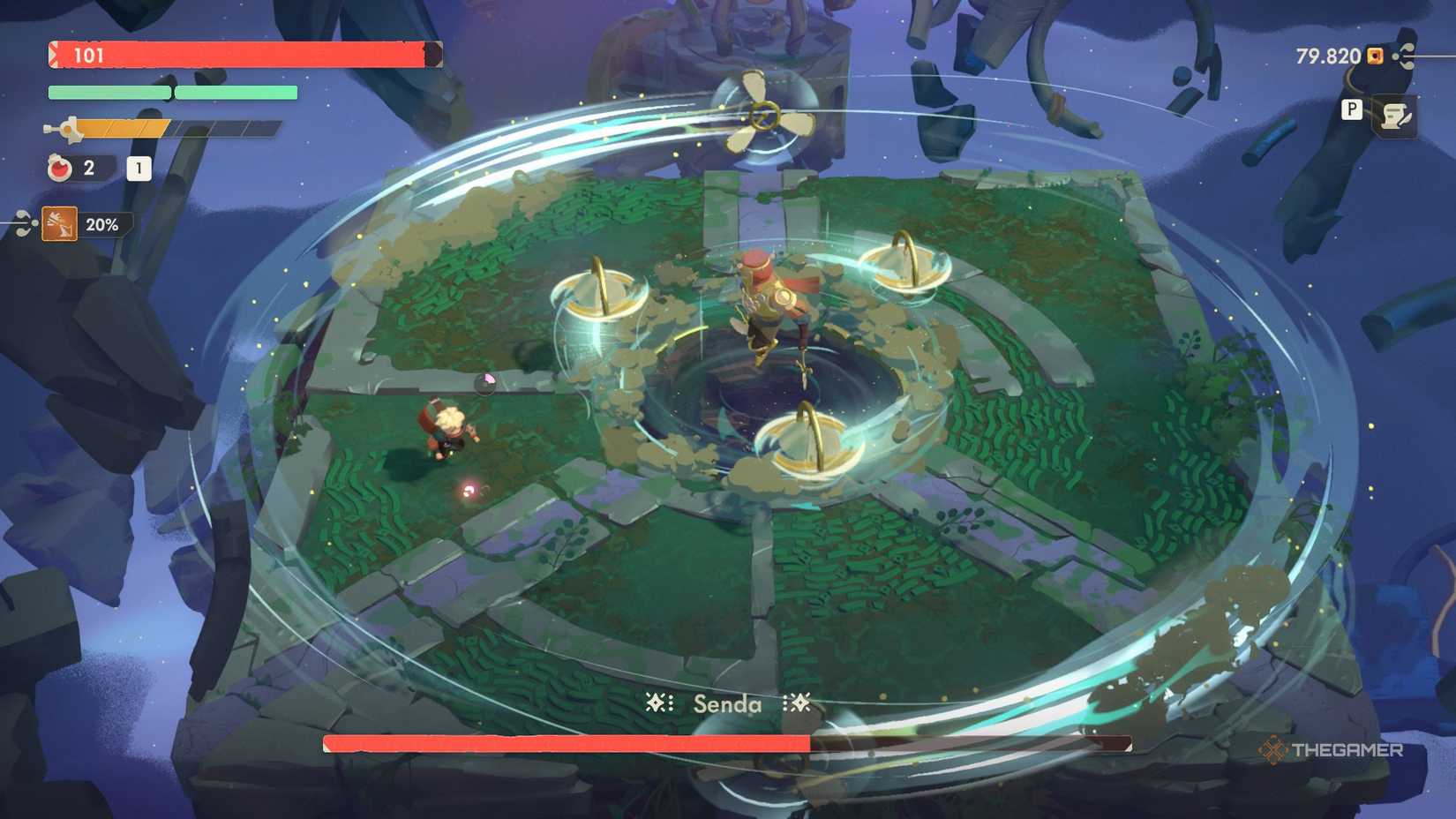Click the tomato health potion icon
The width and height of the screenshot is (1456, 819).
coord(60,168)
